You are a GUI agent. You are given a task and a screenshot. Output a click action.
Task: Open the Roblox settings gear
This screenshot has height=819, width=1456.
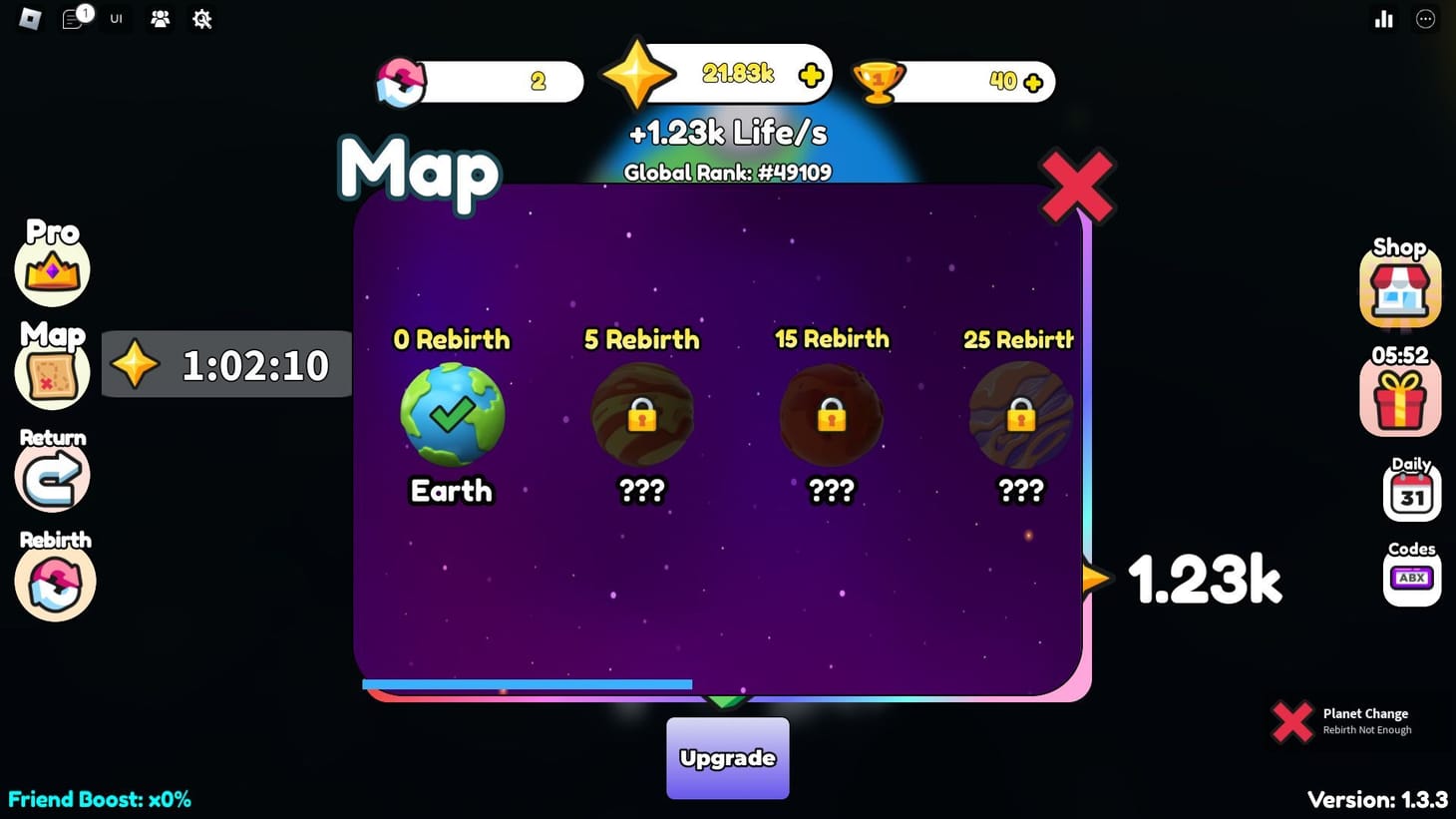201,19
